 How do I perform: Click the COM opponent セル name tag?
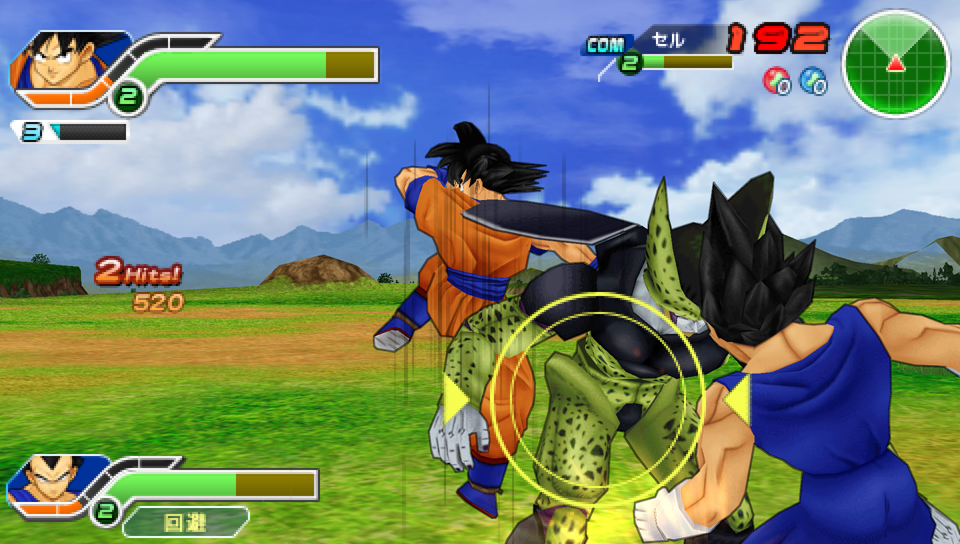(668, 41)
